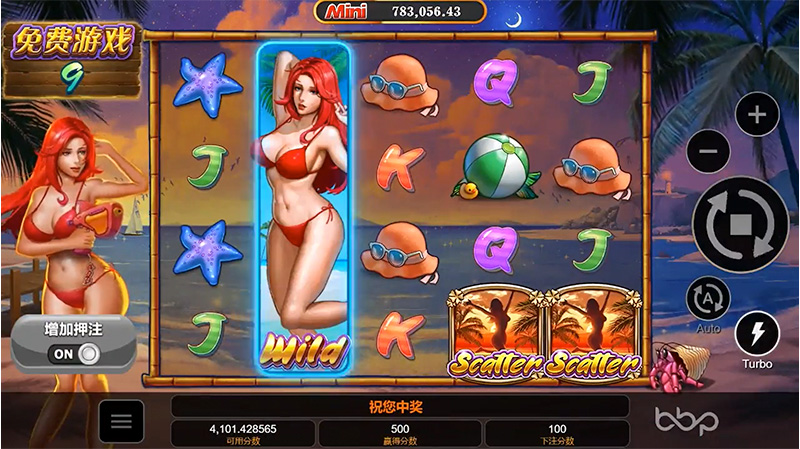
Task: Open the Mini jackpot display
Action: click(401, 12)
